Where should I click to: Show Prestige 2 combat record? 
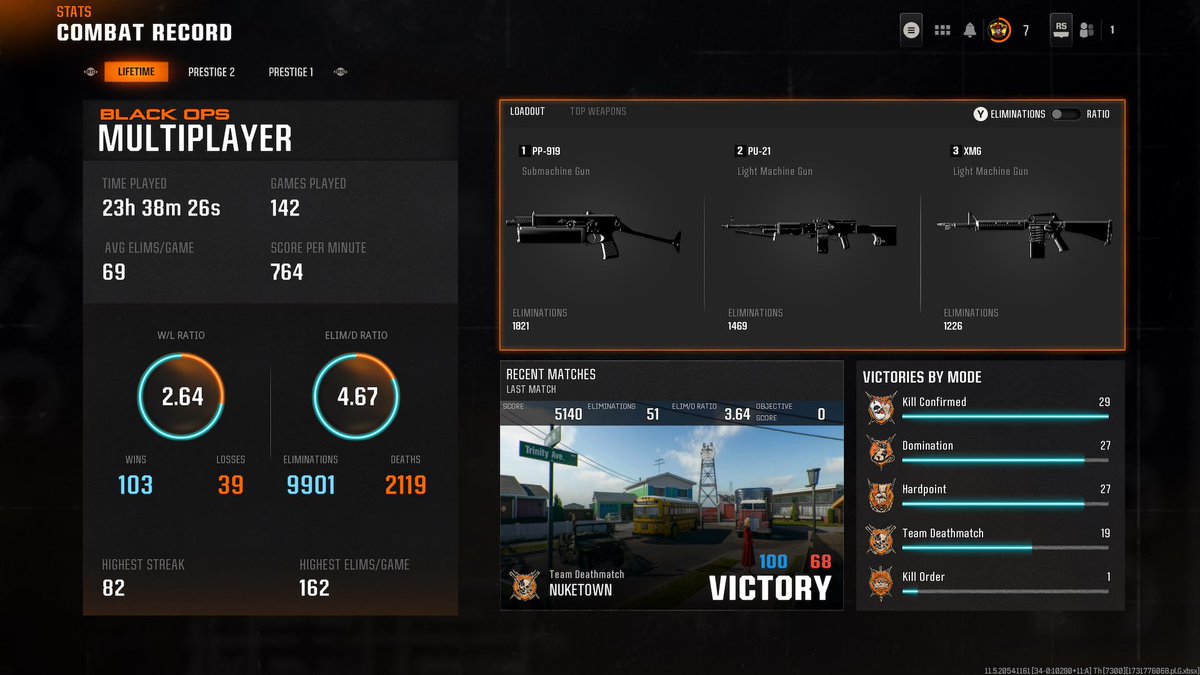(x=211, y=72)
